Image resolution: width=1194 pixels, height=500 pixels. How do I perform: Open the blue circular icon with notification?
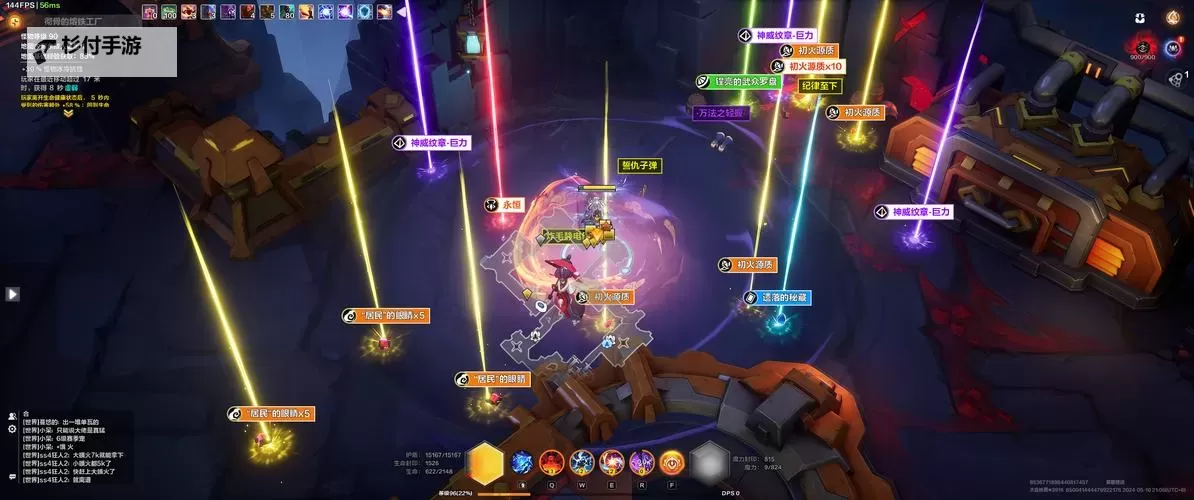(1173, 47)
